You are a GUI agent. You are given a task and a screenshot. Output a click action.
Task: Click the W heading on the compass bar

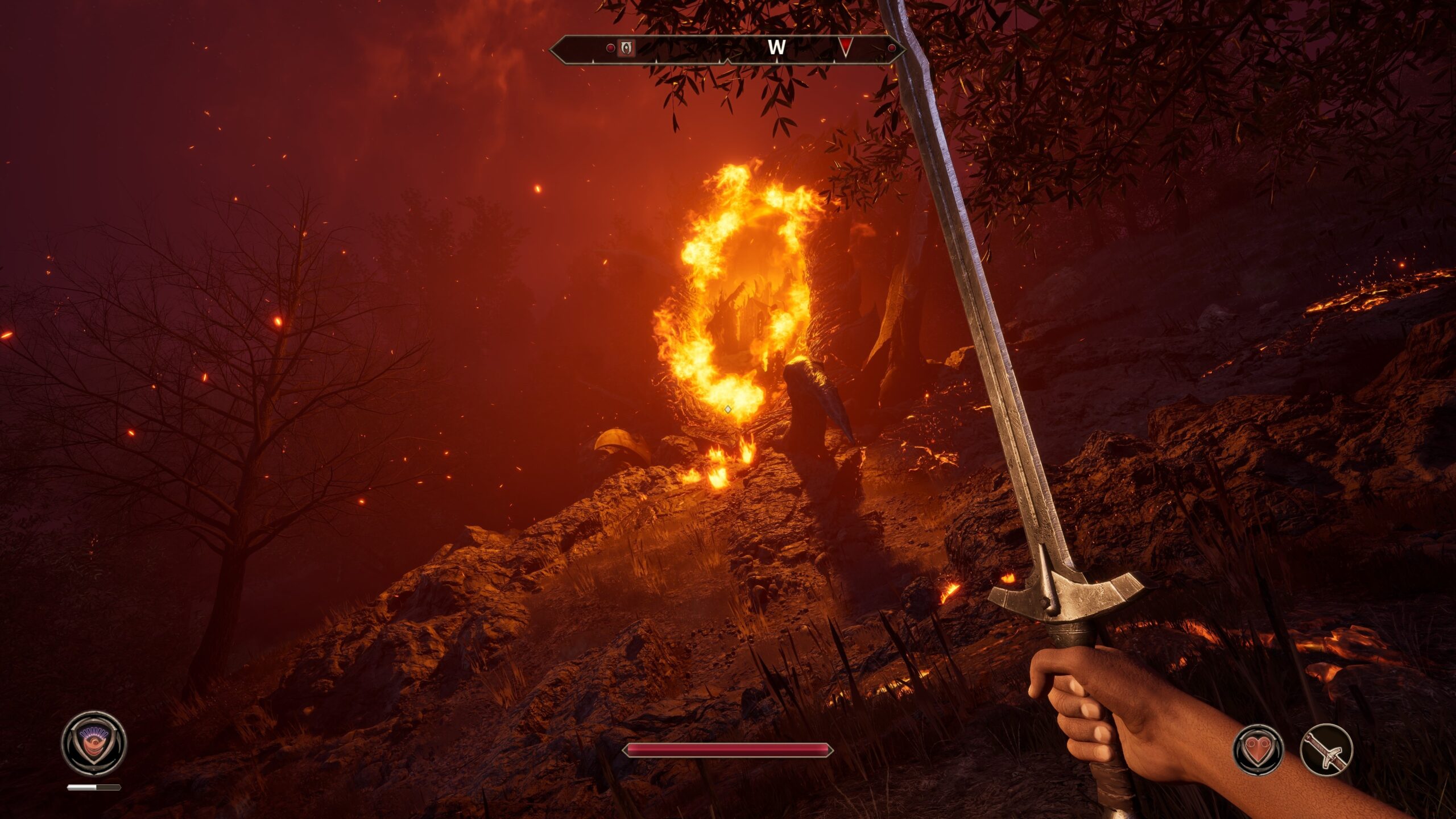(776, 48)
